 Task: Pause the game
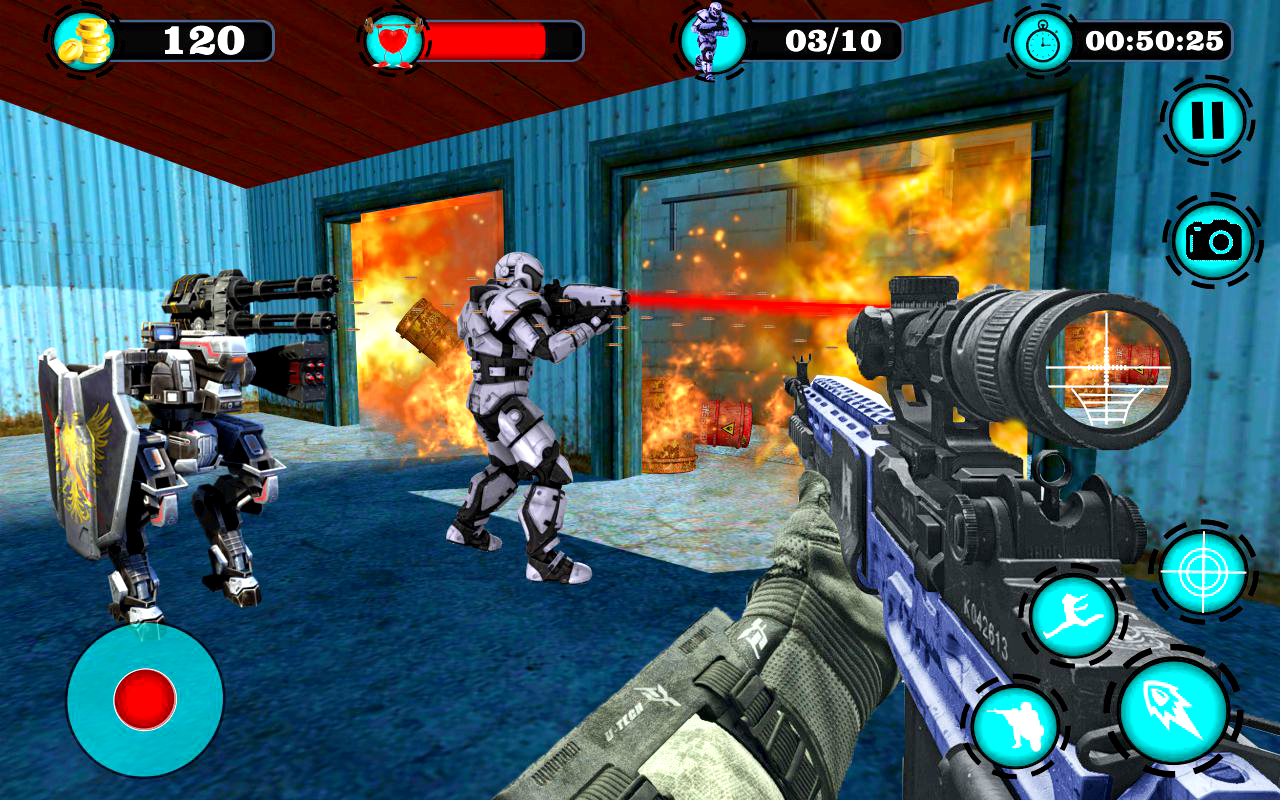coord(1208,121)
